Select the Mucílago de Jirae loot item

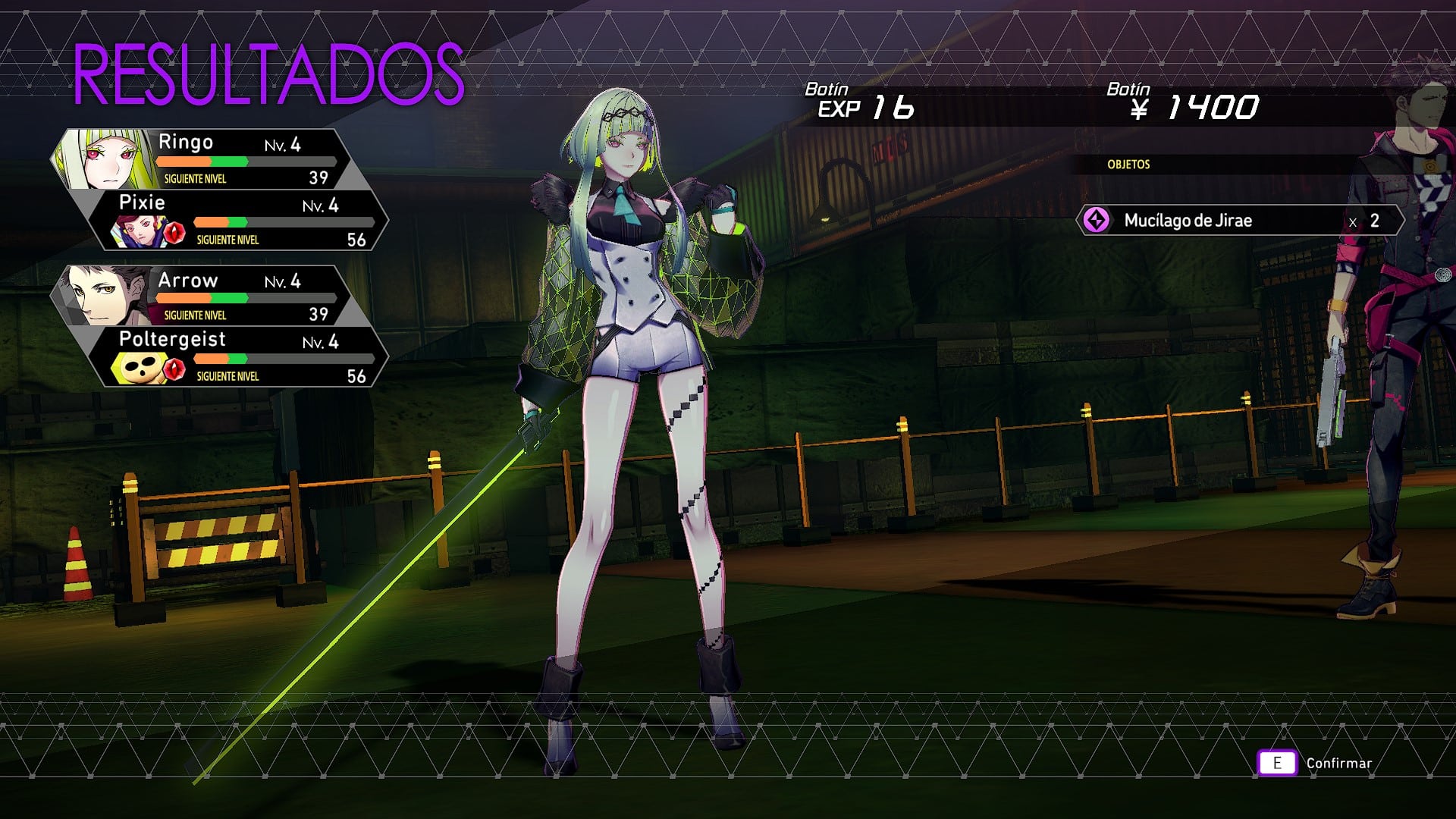click(1239, 221)
